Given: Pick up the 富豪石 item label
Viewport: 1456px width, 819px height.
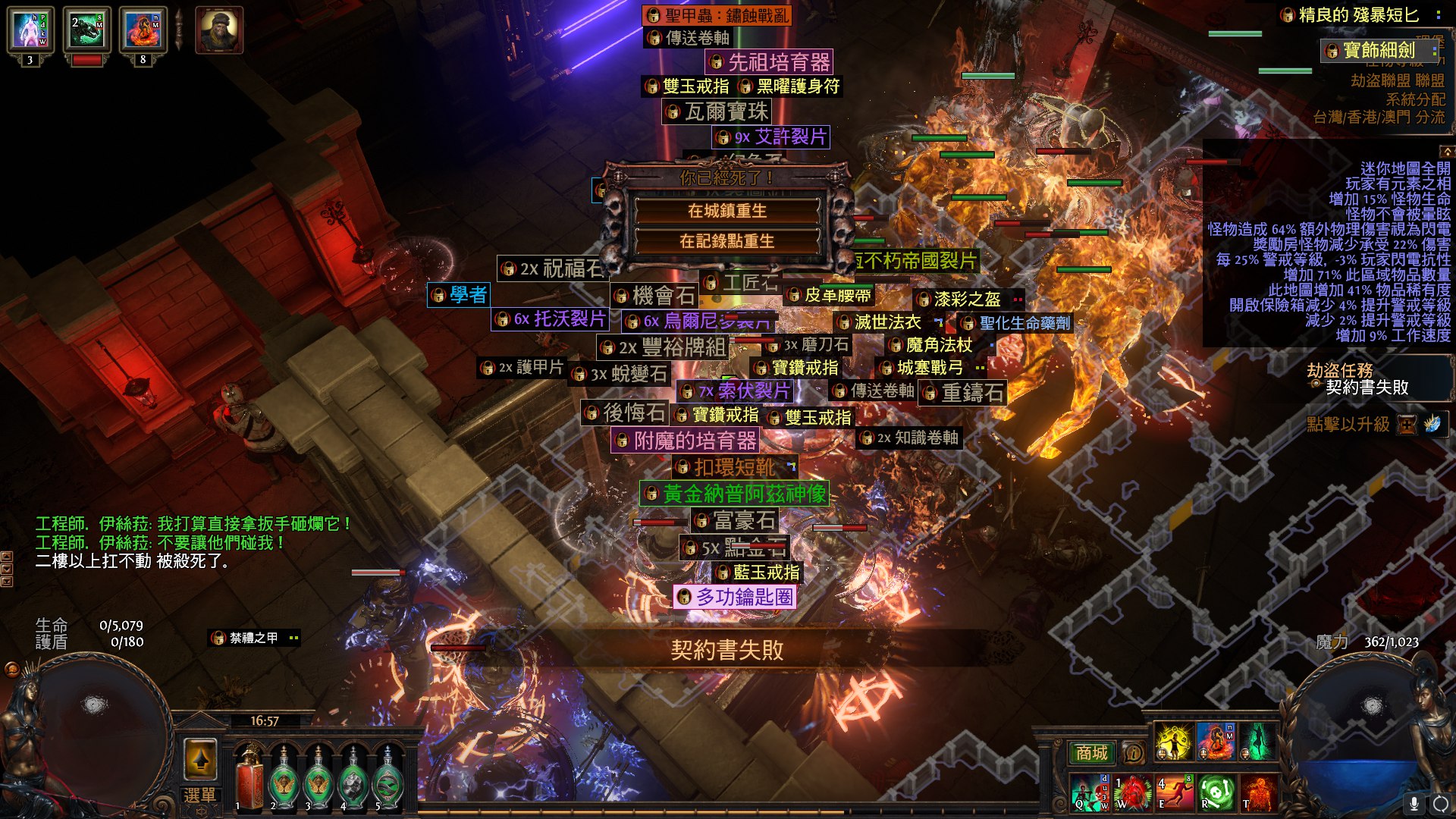Looking at the screenshot, I should pyautogui.click(x=736, y=520).
